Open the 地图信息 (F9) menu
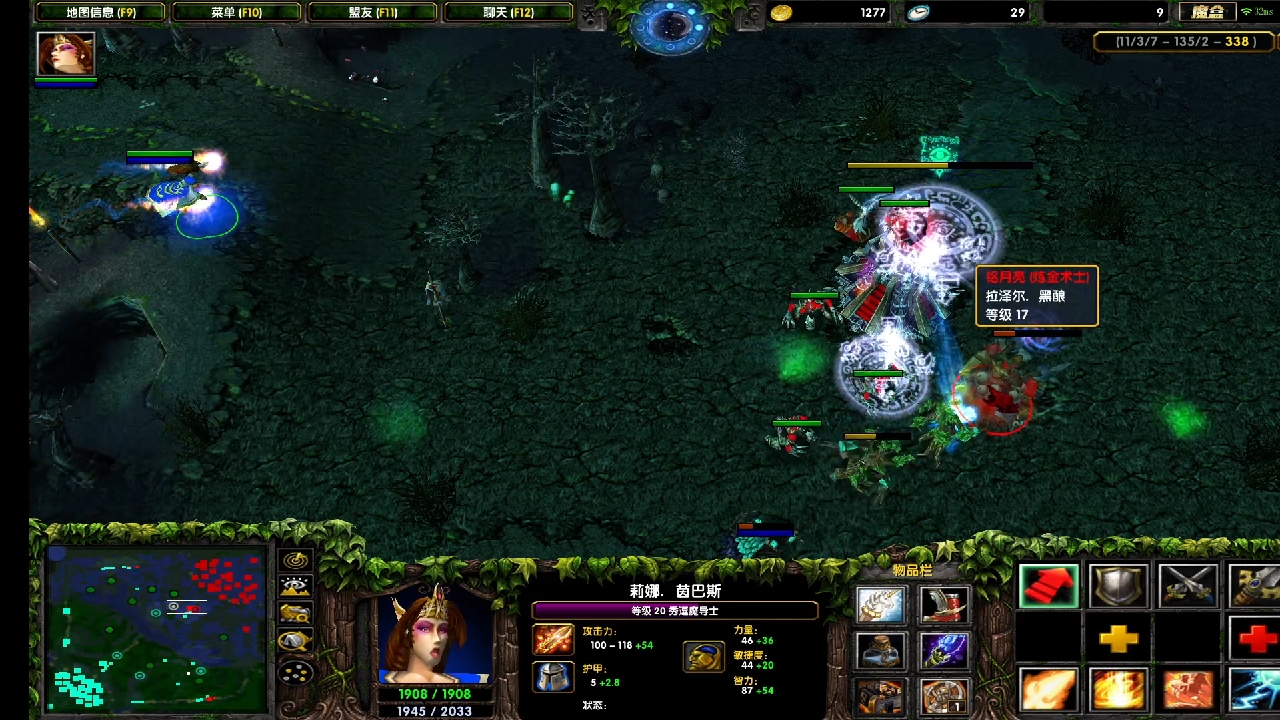Viewport: 1280px width, 720px height. click(100, 12)
